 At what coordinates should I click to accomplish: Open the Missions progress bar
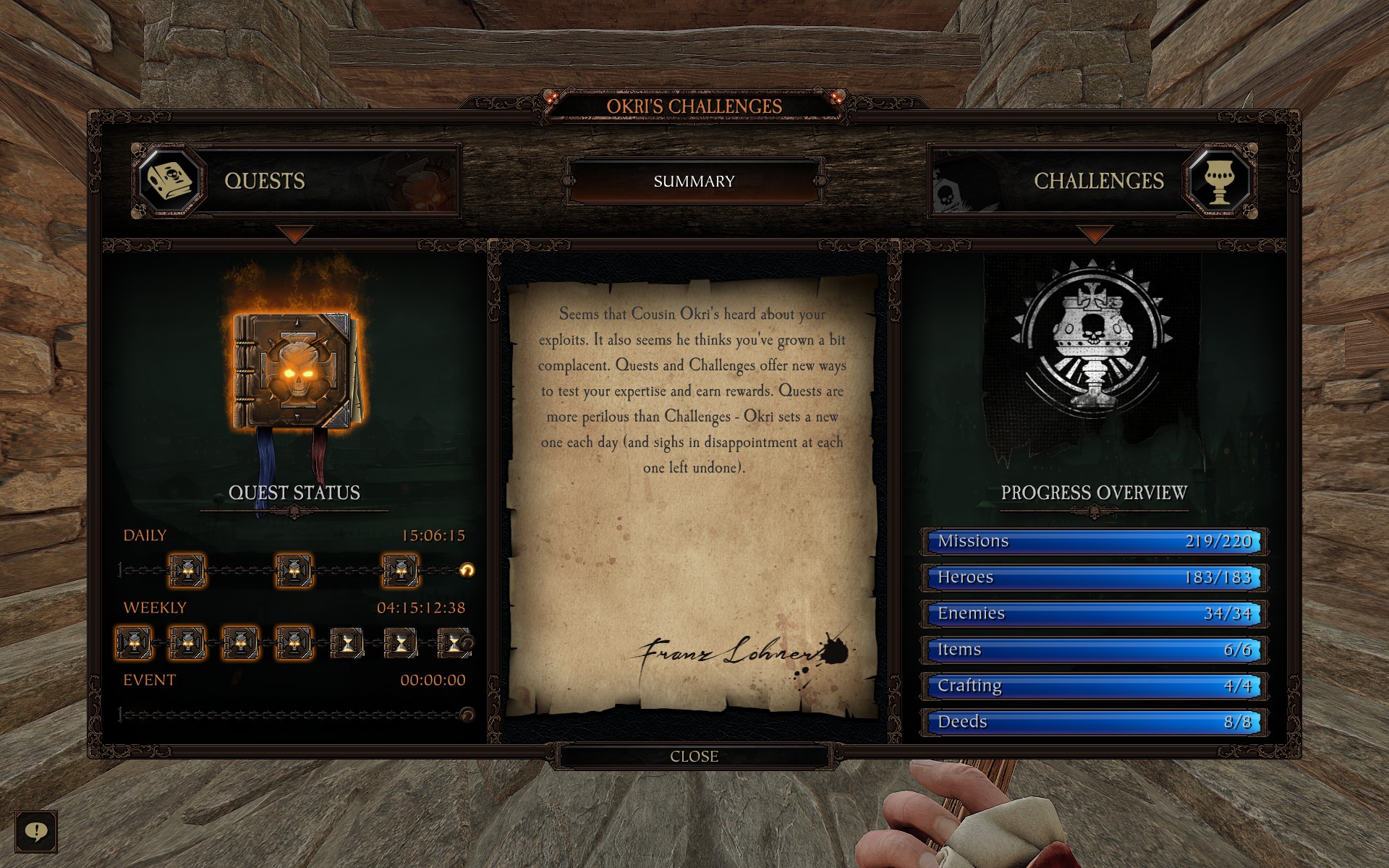pyautogui.click(x=1094, y=541)
